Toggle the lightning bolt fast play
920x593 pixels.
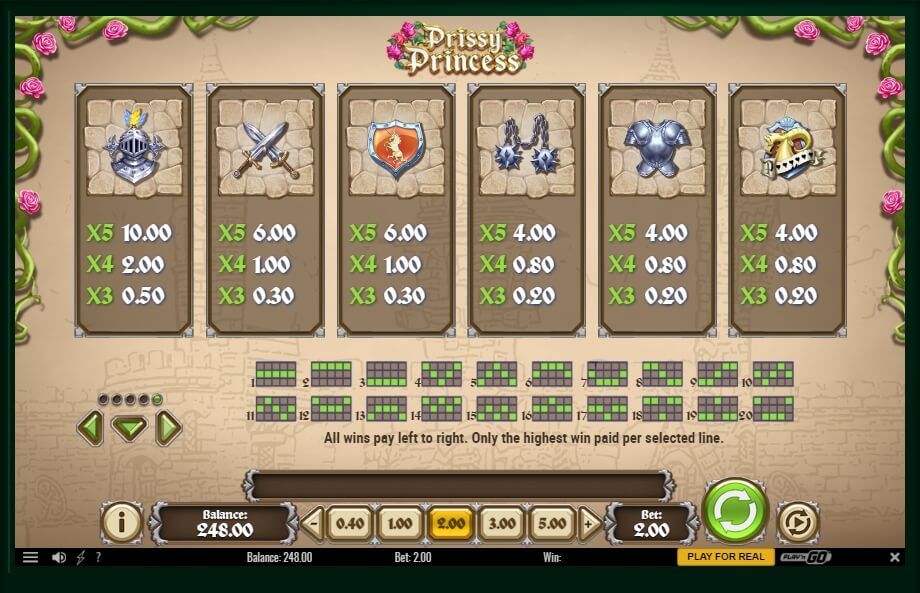(81, 557)
